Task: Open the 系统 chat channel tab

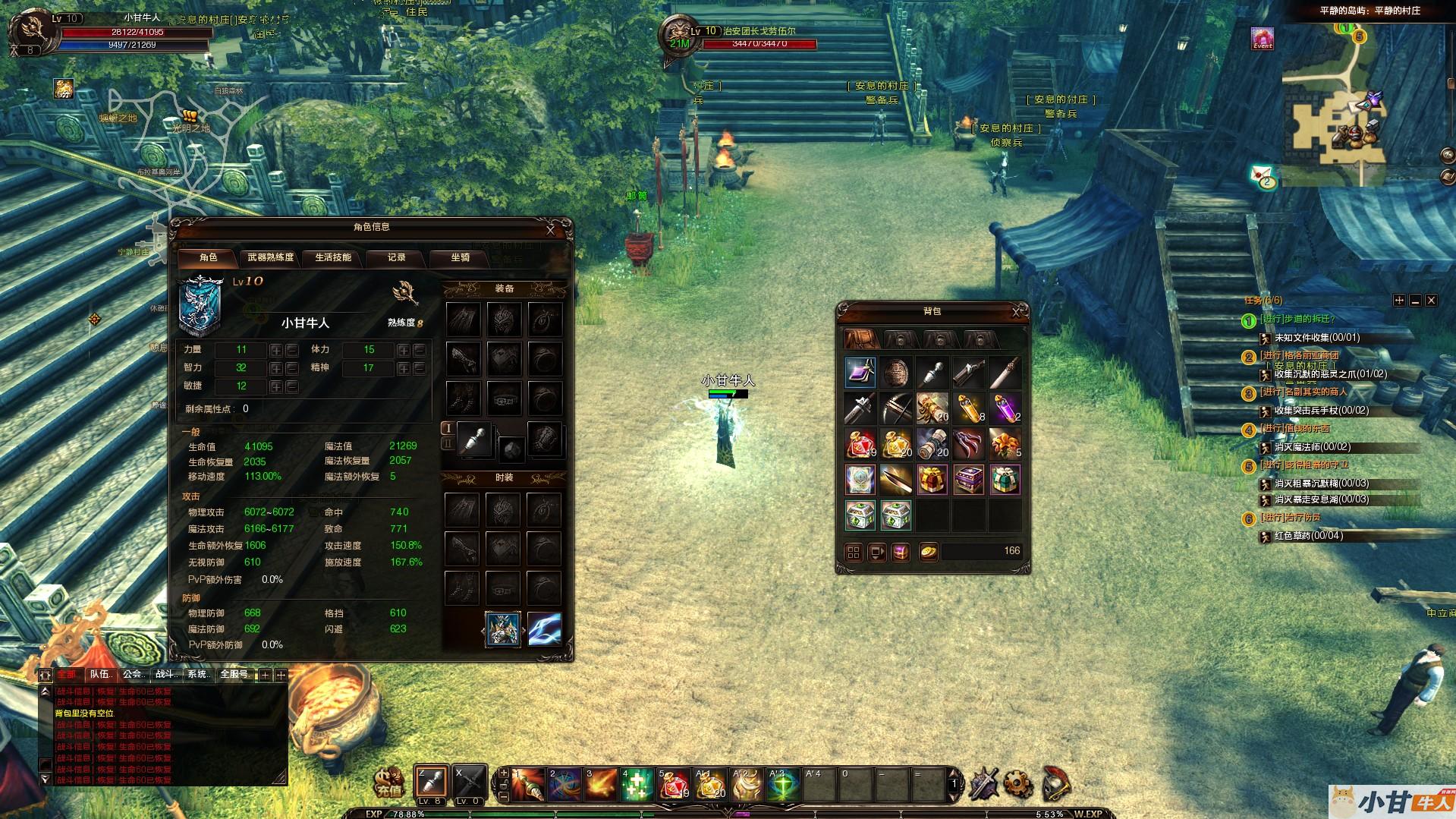Action: [198, 674]
